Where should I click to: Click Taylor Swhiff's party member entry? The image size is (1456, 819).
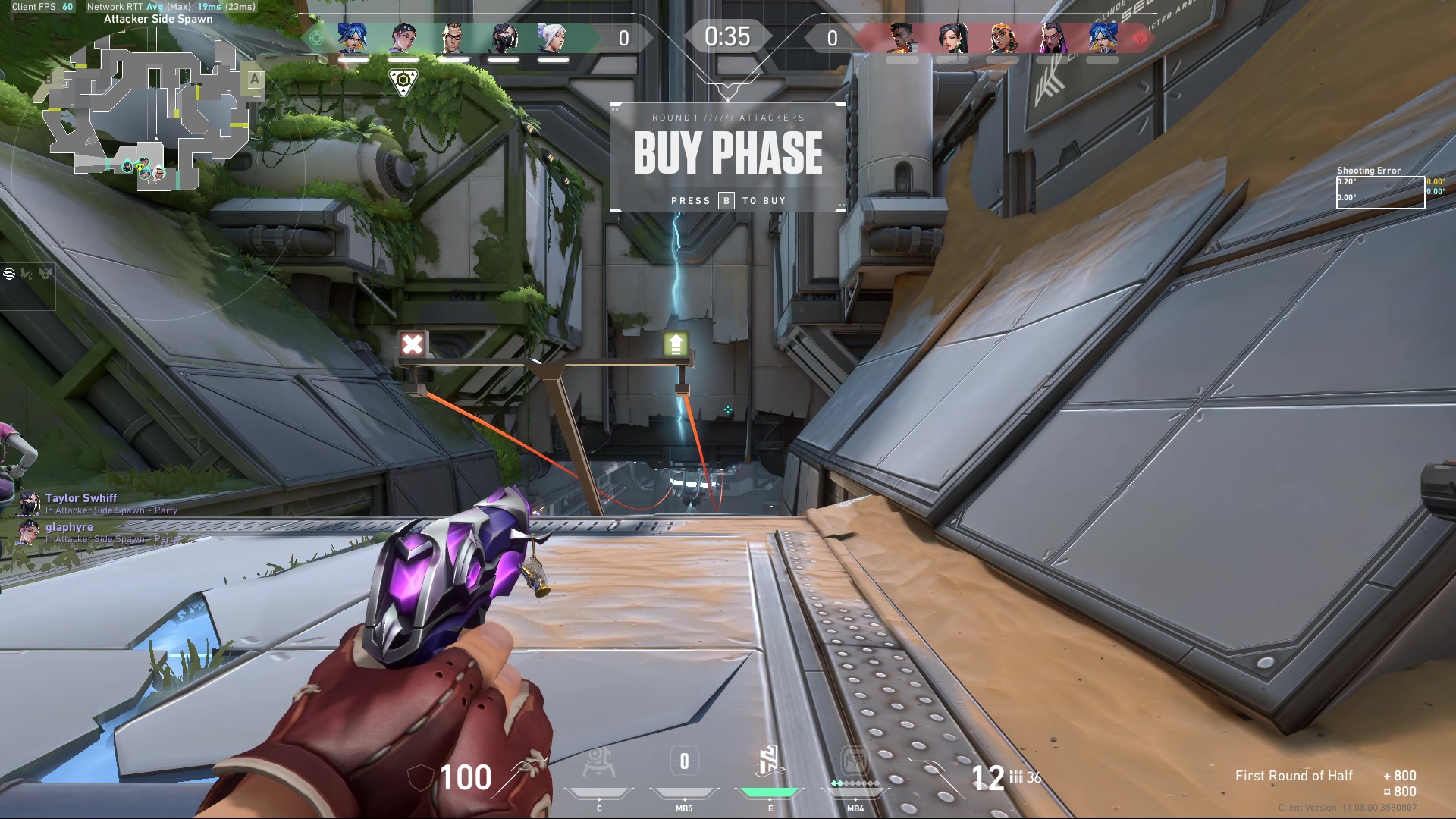click(80, 503)
